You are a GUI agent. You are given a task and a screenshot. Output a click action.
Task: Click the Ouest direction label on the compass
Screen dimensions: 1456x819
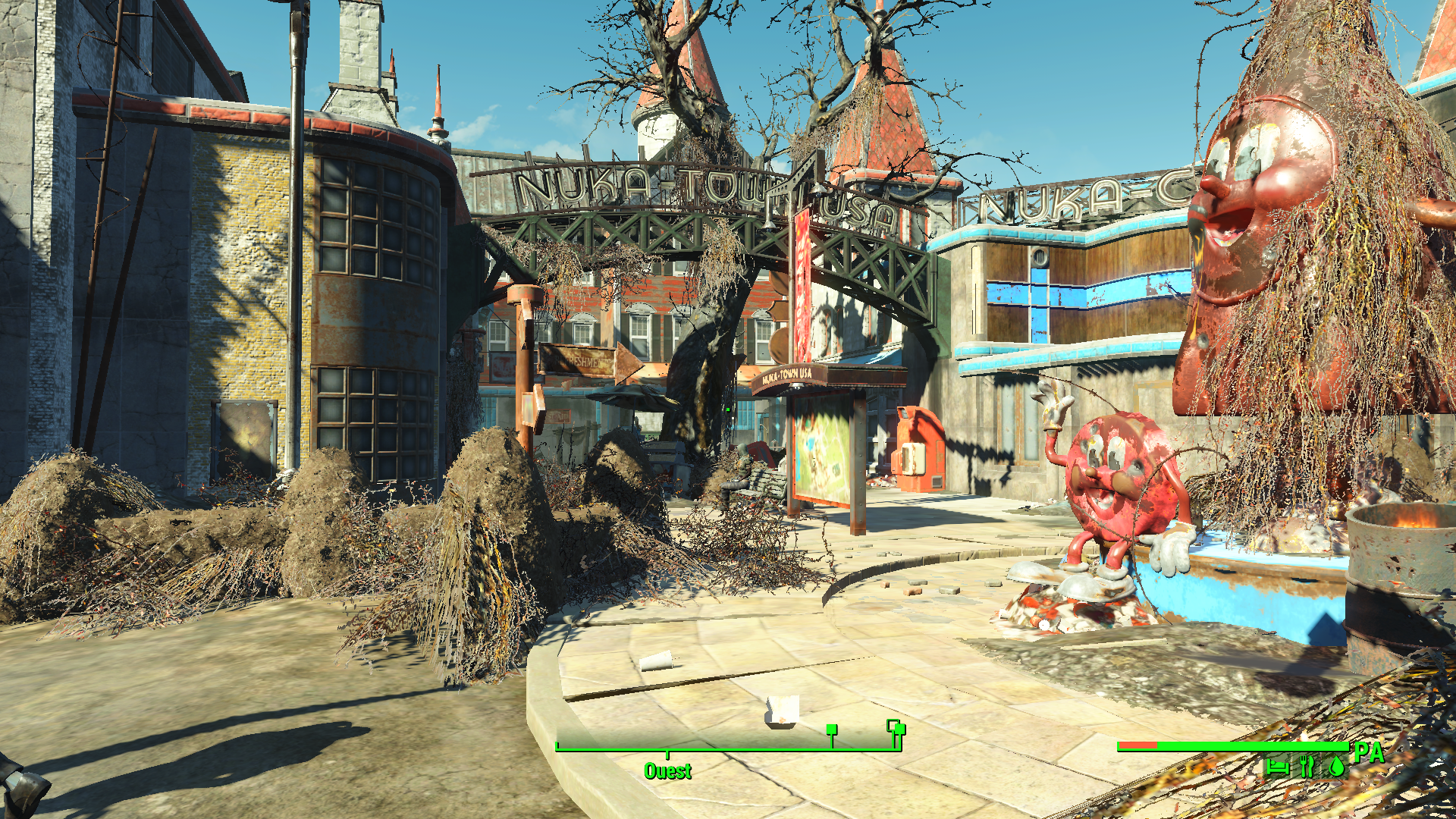coord(667,771)
